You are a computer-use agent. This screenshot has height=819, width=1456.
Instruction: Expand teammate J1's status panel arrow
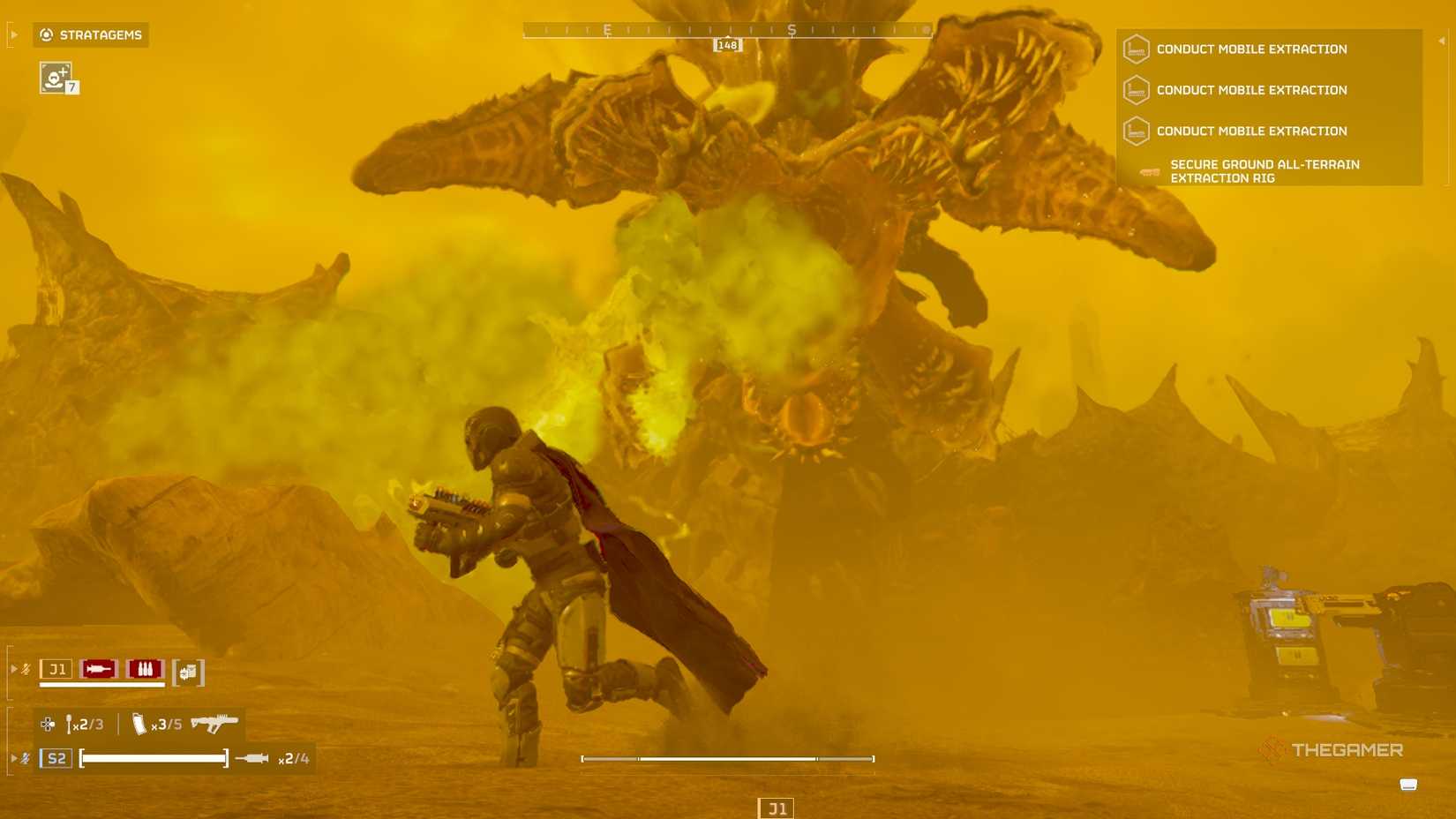coord(12,668)
